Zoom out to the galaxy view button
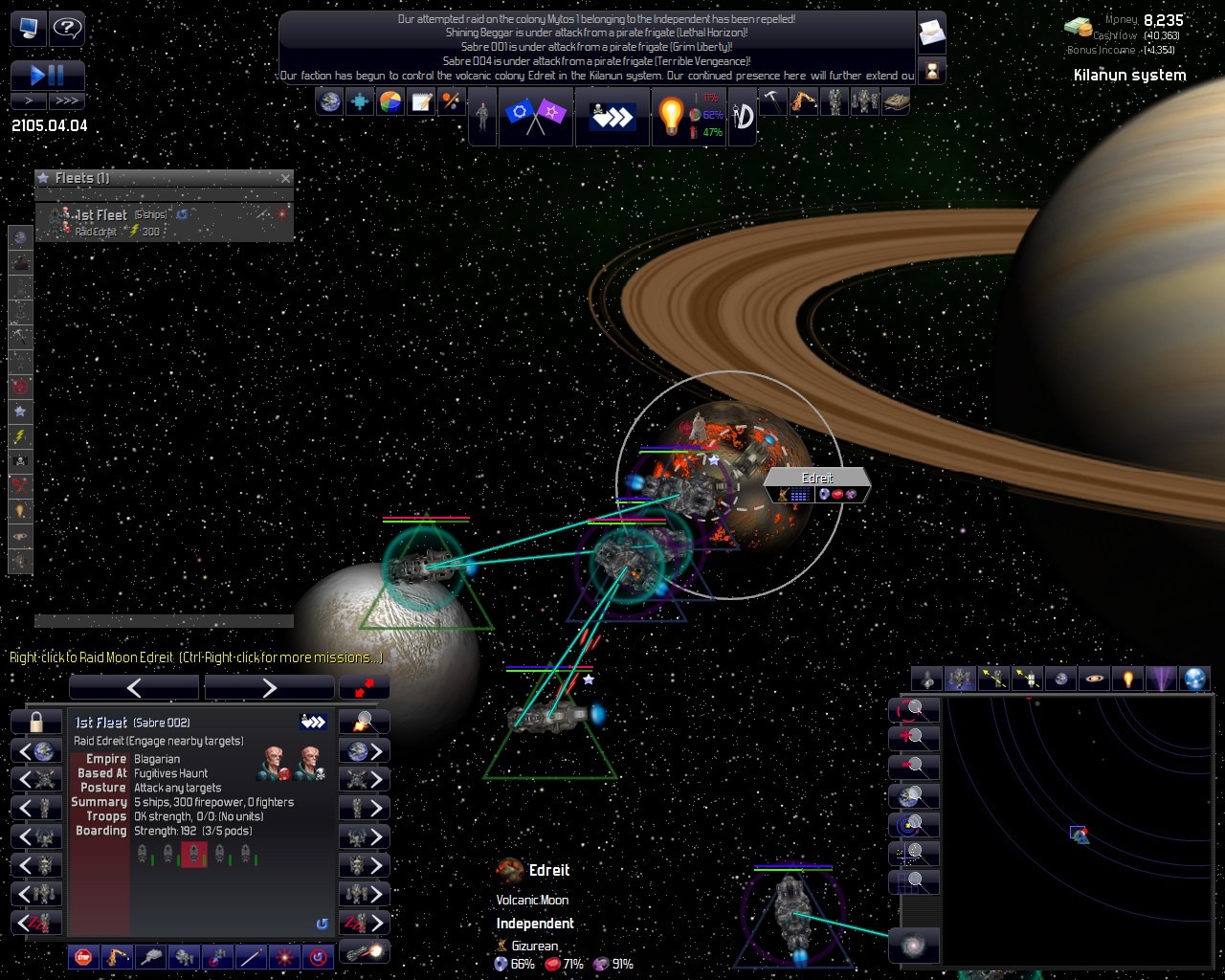This screenshot has height=980, width=1225. pos(913,946)
